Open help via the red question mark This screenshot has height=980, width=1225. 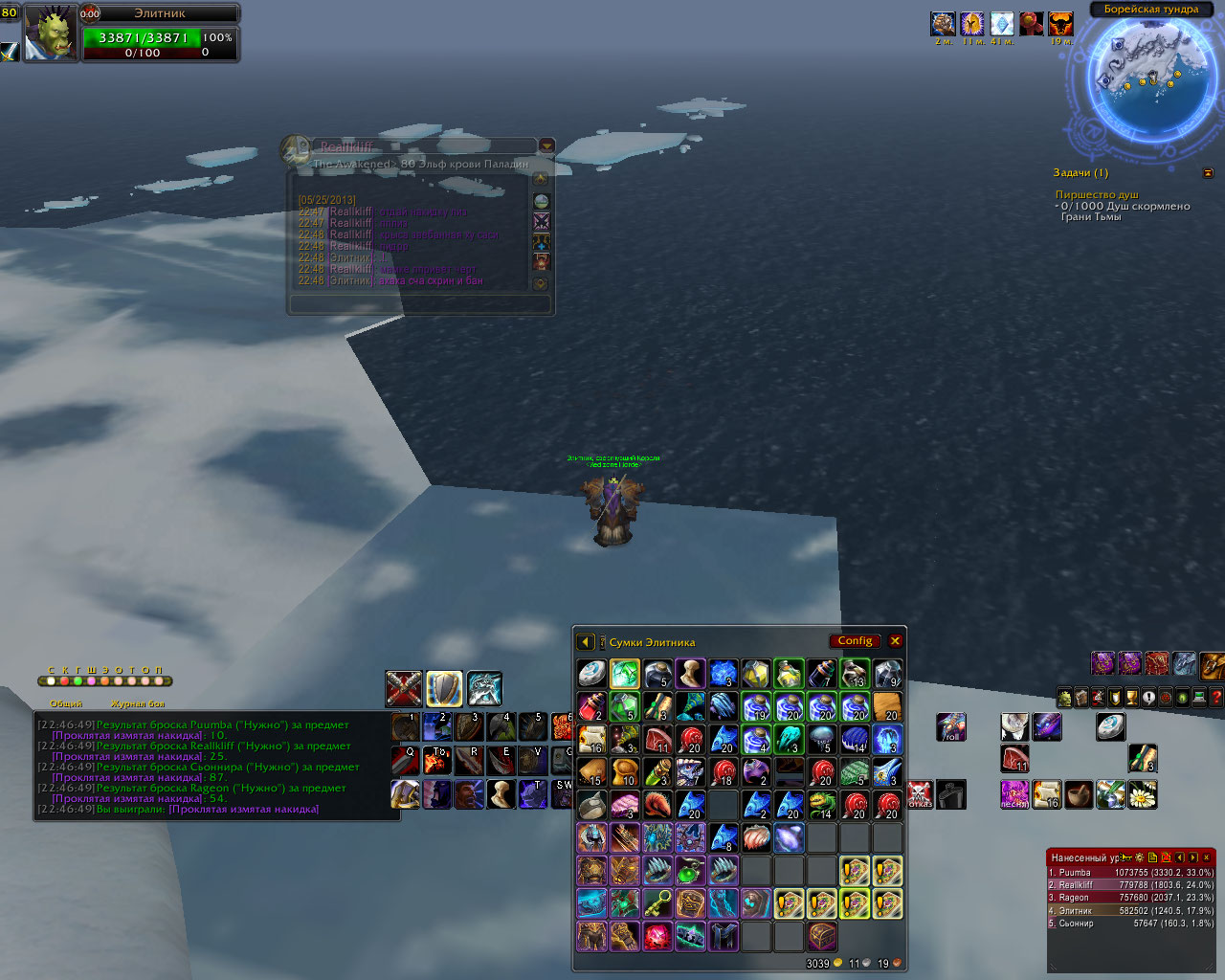(x=1216, y=698)
